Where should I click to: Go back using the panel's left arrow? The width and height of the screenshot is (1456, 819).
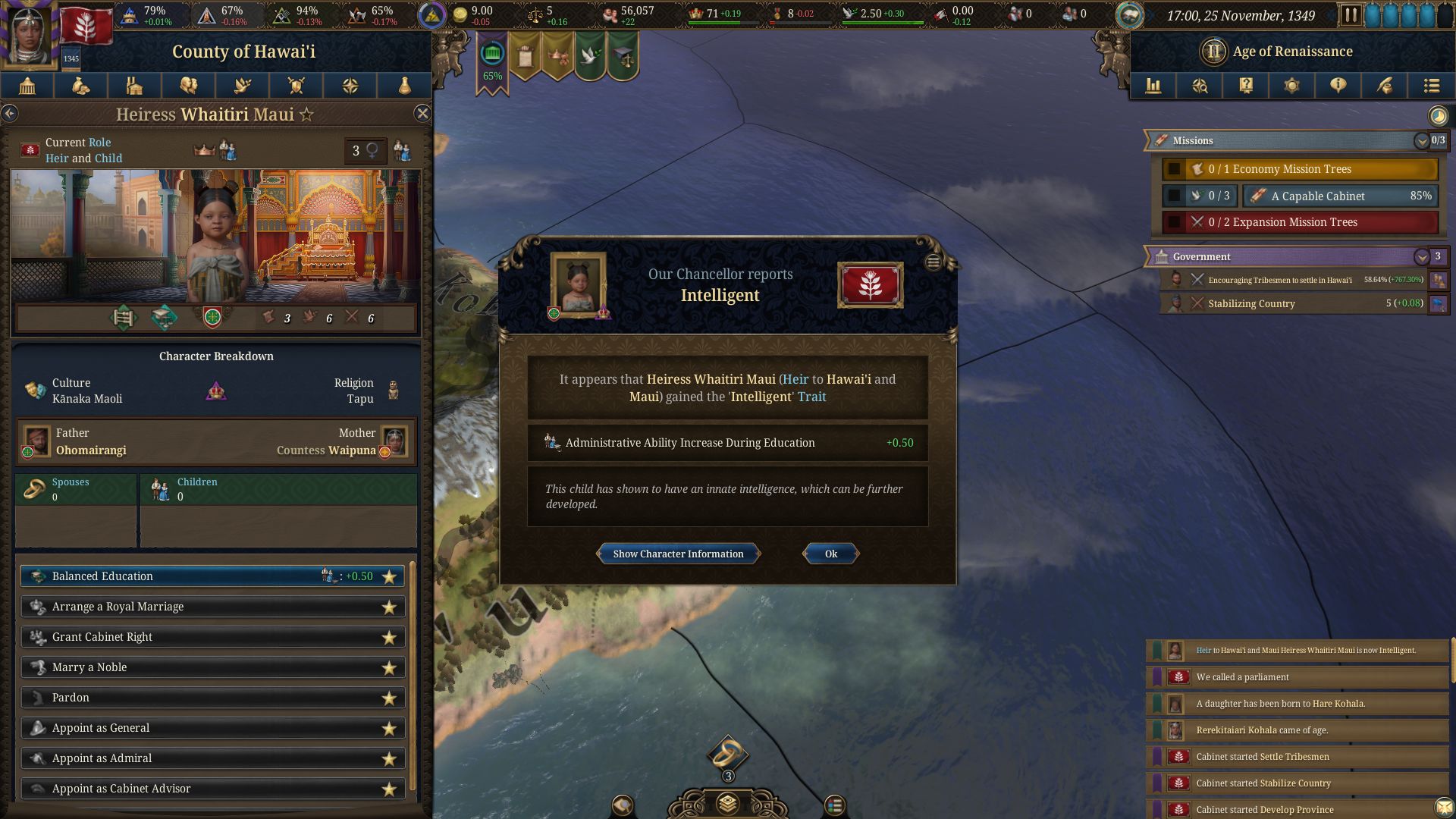click(10, 114)
